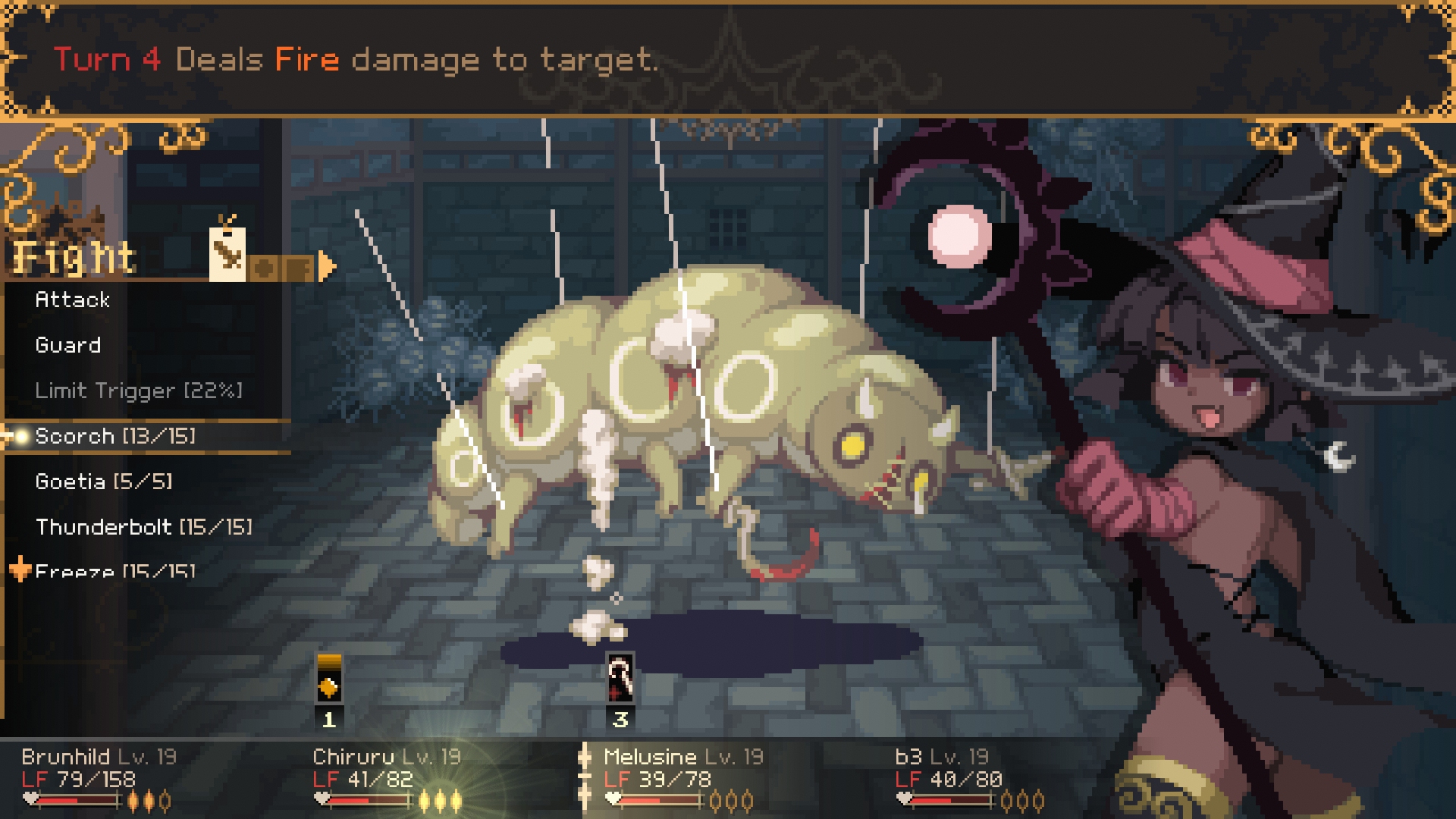The image size is (1456, 819).
Task: Pick the Freeze spell entry
Action: (115, 570)
